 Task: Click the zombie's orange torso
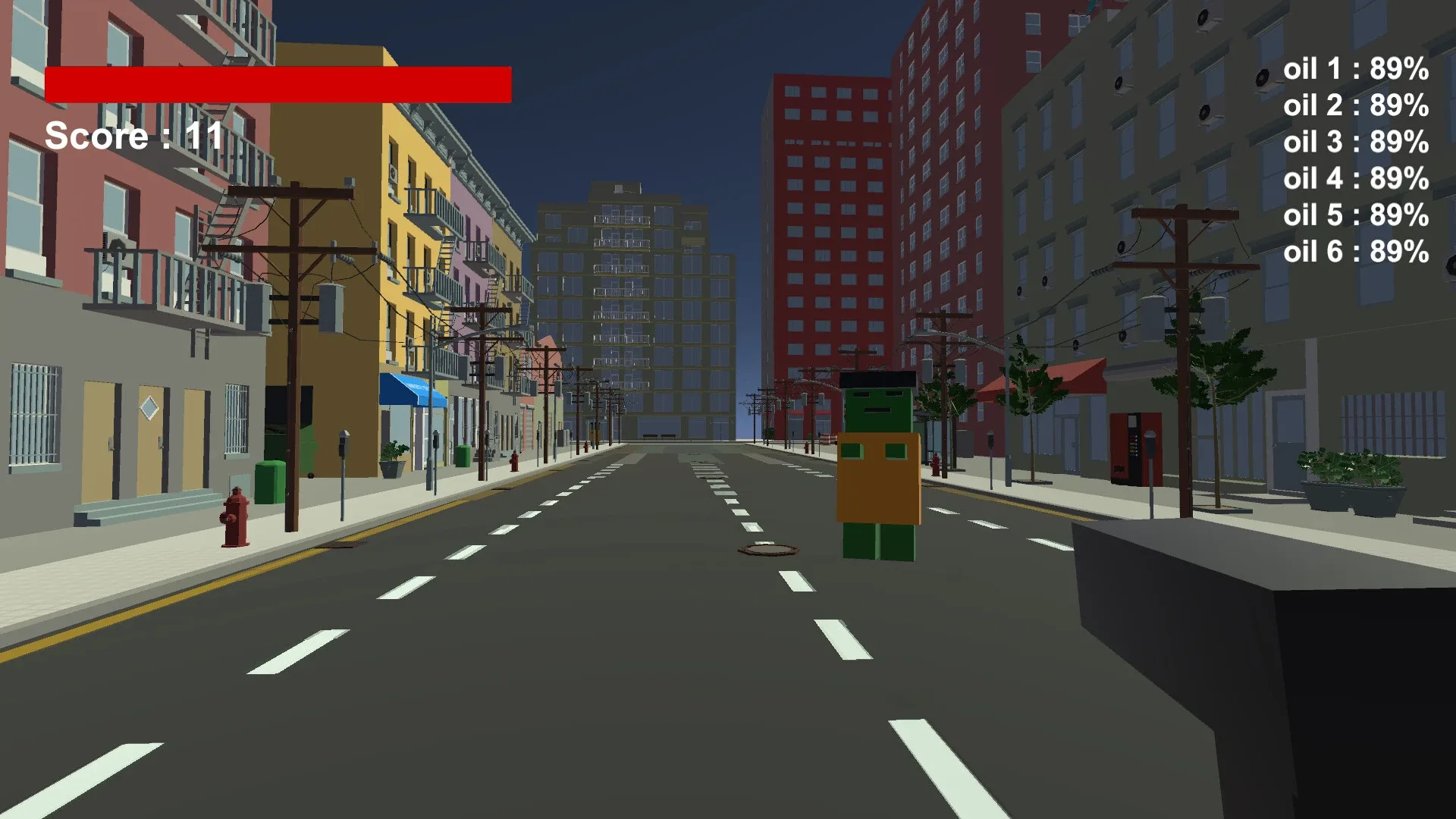877,478
